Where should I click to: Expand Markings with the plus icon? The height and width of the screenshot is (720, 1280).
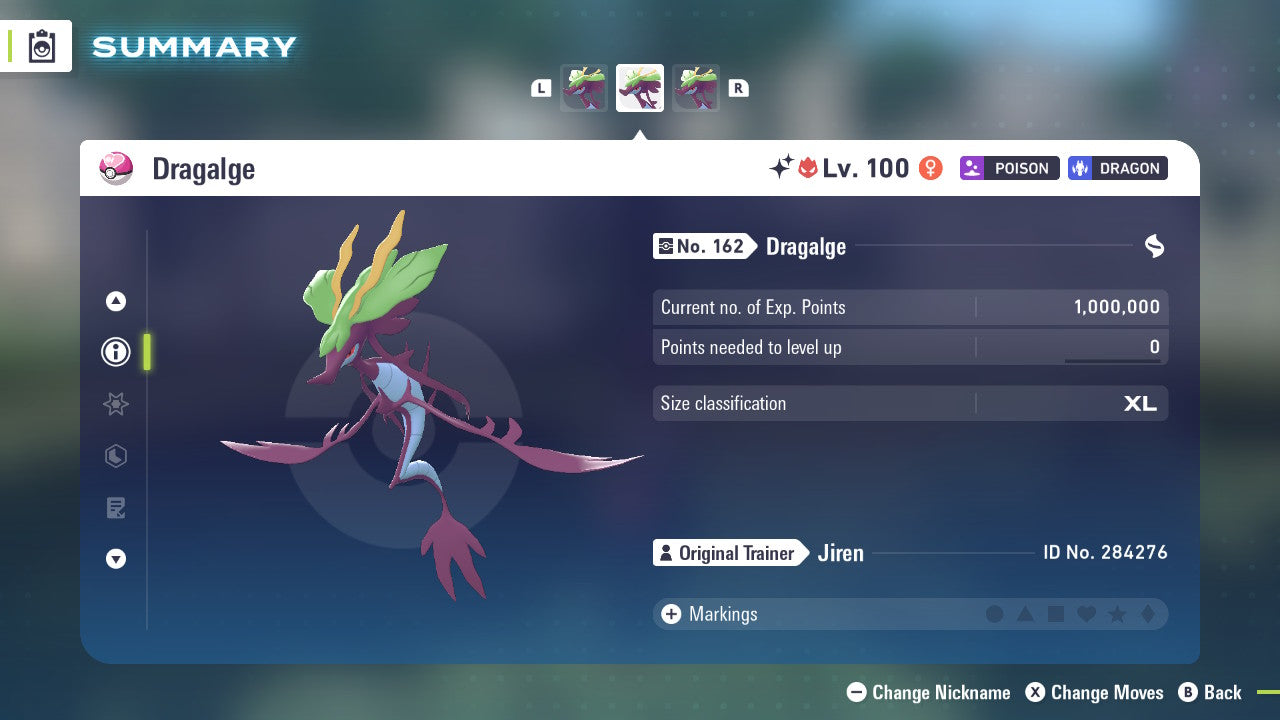671,614
